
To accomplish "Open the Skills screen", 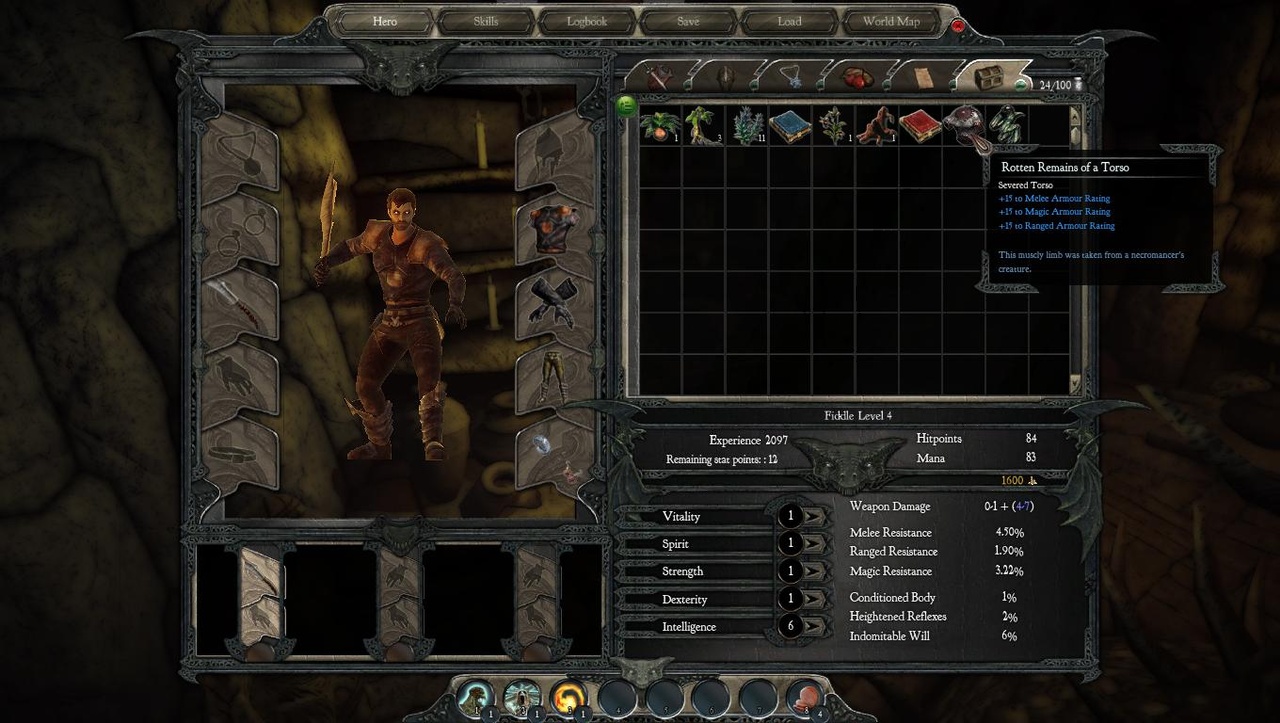I will [x=487, y=20].
